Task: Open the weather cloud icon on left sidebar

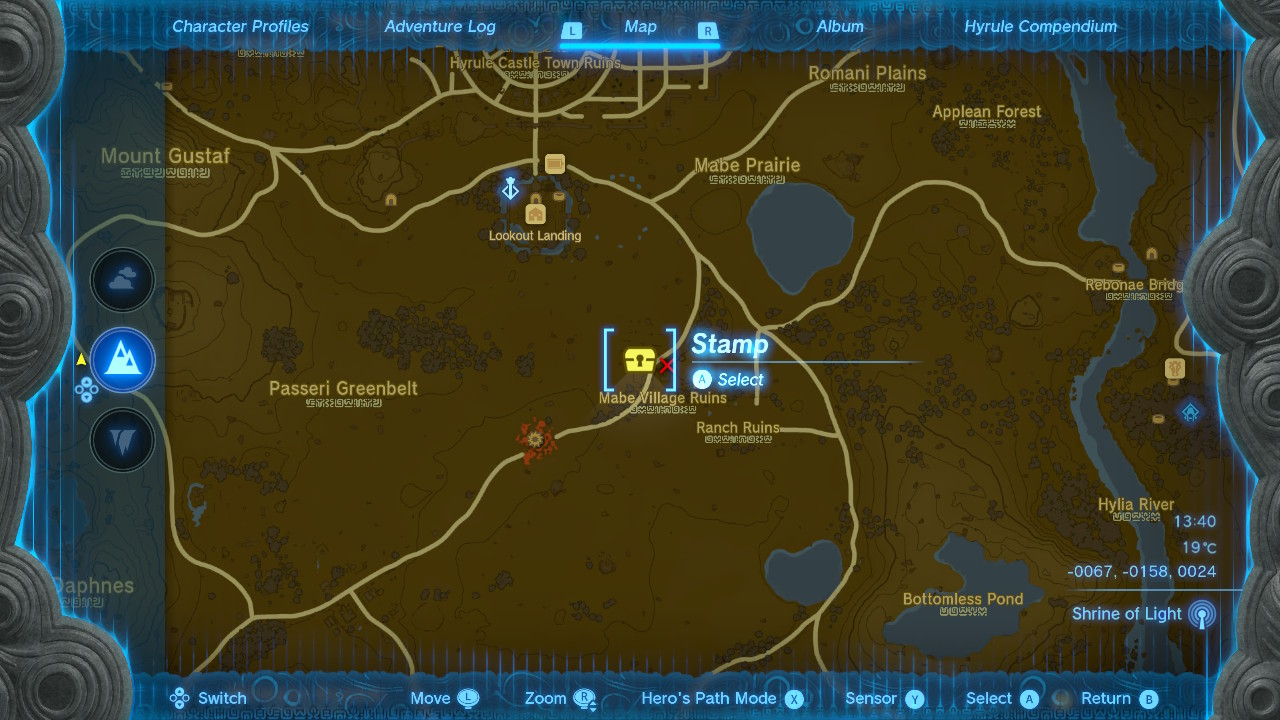Action: pos(122,280)
